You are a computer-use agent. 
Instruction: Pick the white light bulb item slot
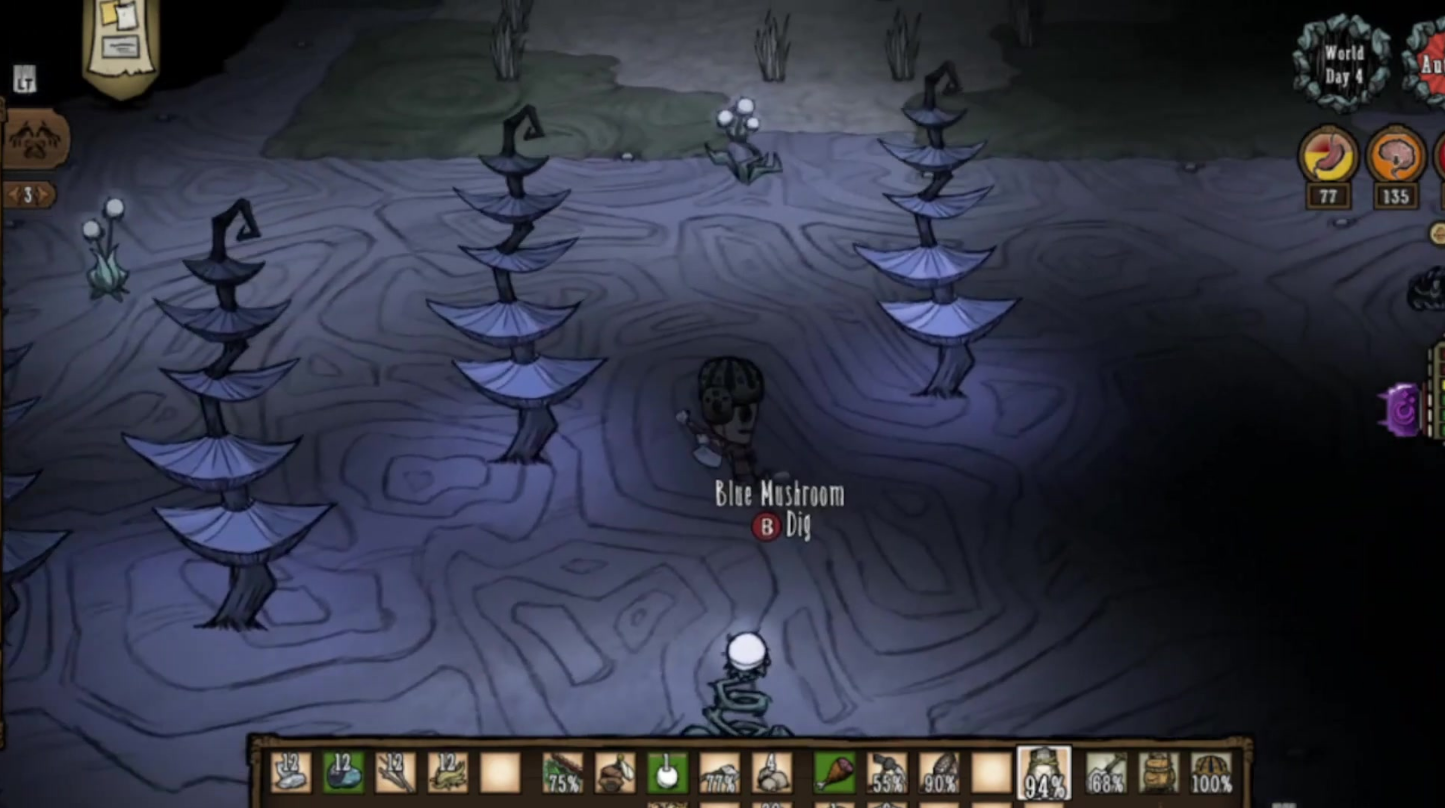[667, 772]
